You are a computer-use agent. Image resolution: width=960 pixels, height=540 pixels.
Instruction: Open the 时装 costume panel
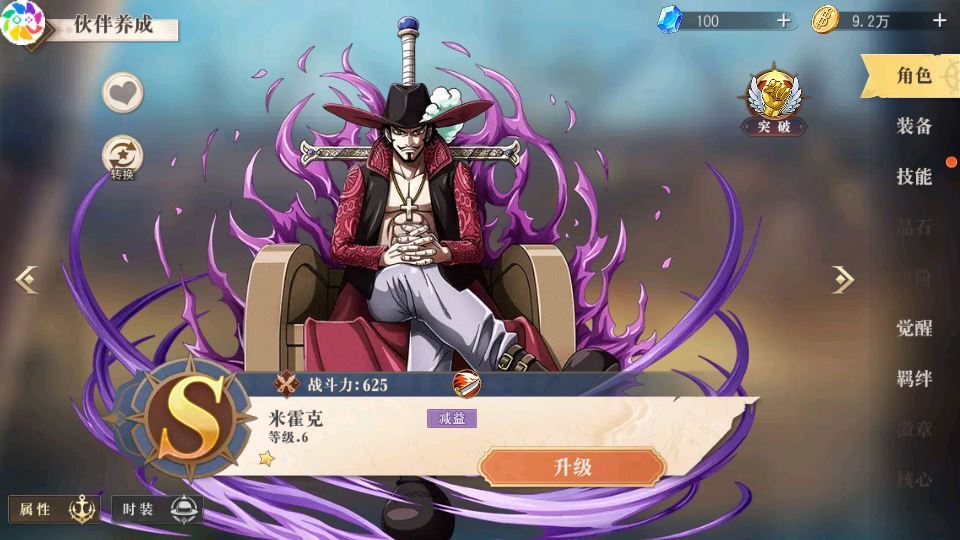click(x=157, y=510)
